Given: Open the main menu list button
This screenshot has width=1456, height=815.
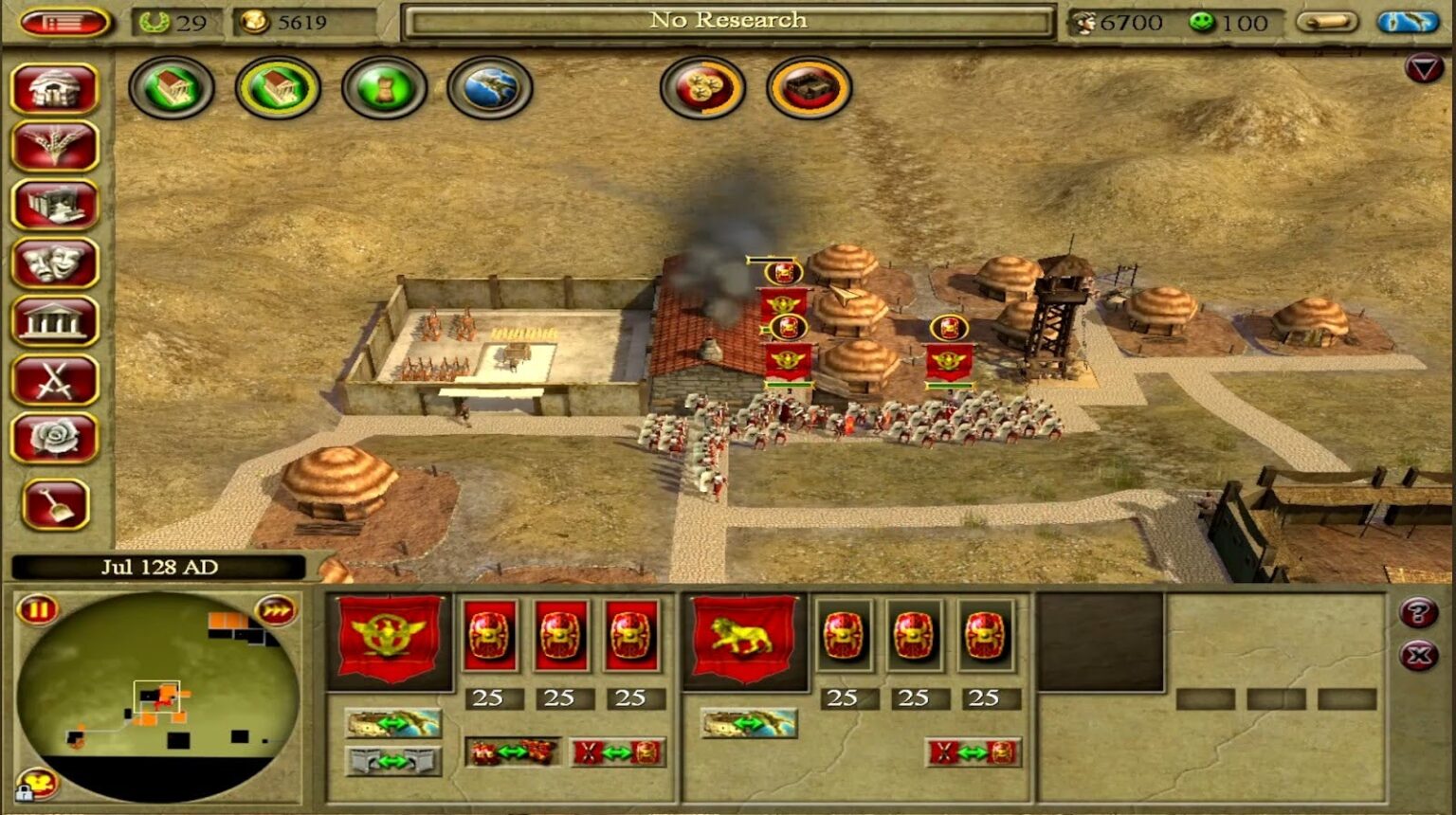Looking at the screenshot, I should 64,22.
